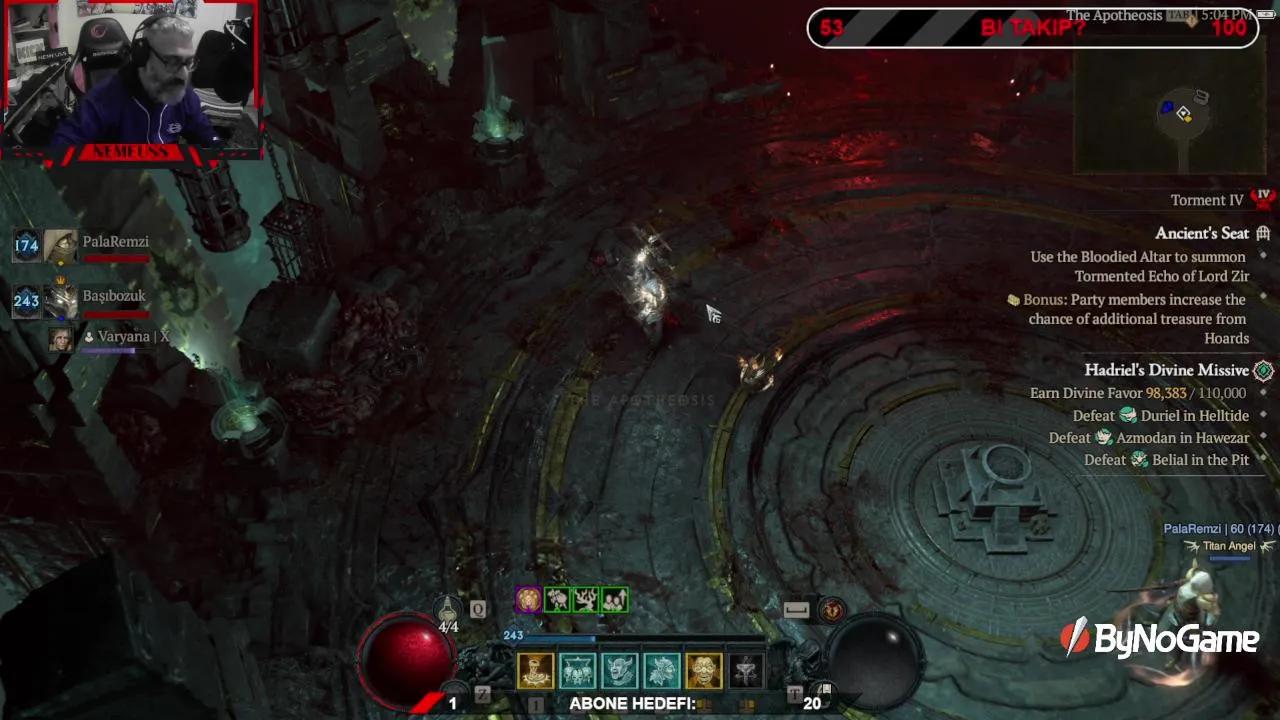Image resolution: width=1280 pixels, height=720 pixels.
Task: Click Varyana's mercenary portrait
Action: click(x=61, y=338)
